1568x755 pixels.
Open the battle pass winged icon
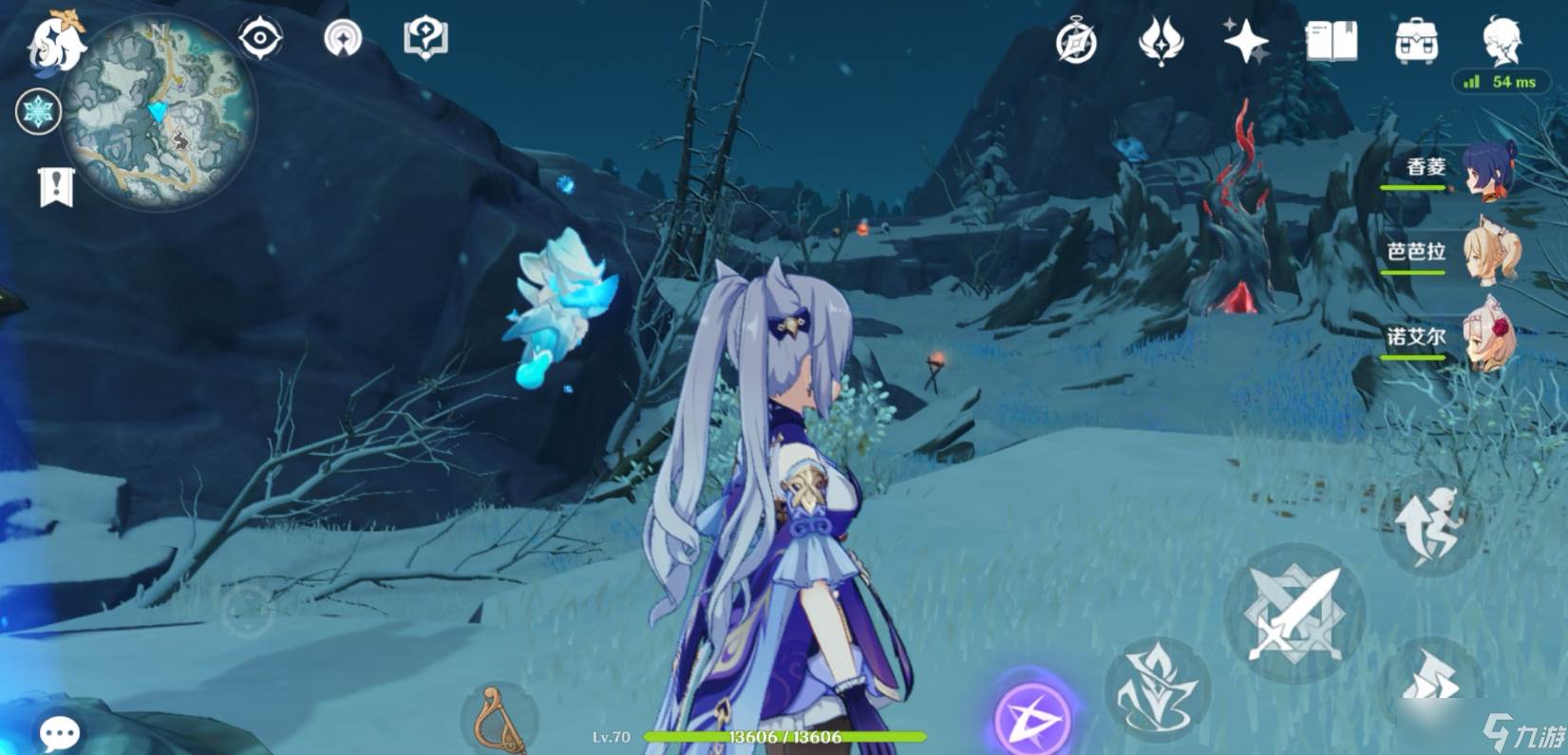(x=1161, y=42)
